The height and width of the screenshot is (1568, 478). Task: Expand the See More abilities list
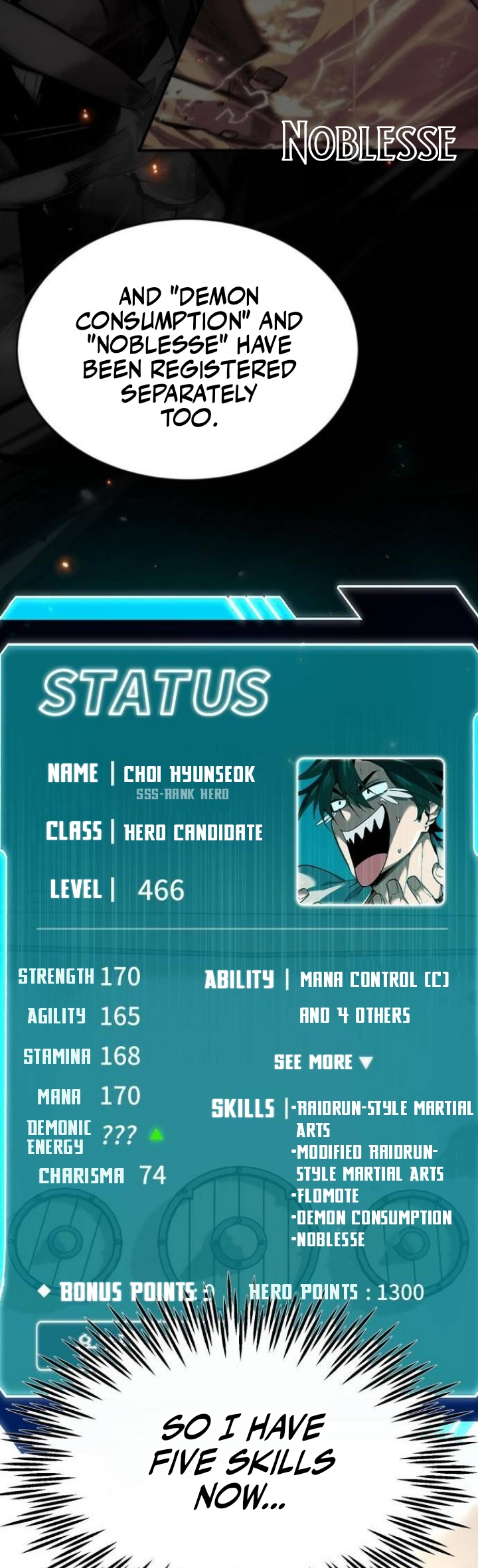323,1062
